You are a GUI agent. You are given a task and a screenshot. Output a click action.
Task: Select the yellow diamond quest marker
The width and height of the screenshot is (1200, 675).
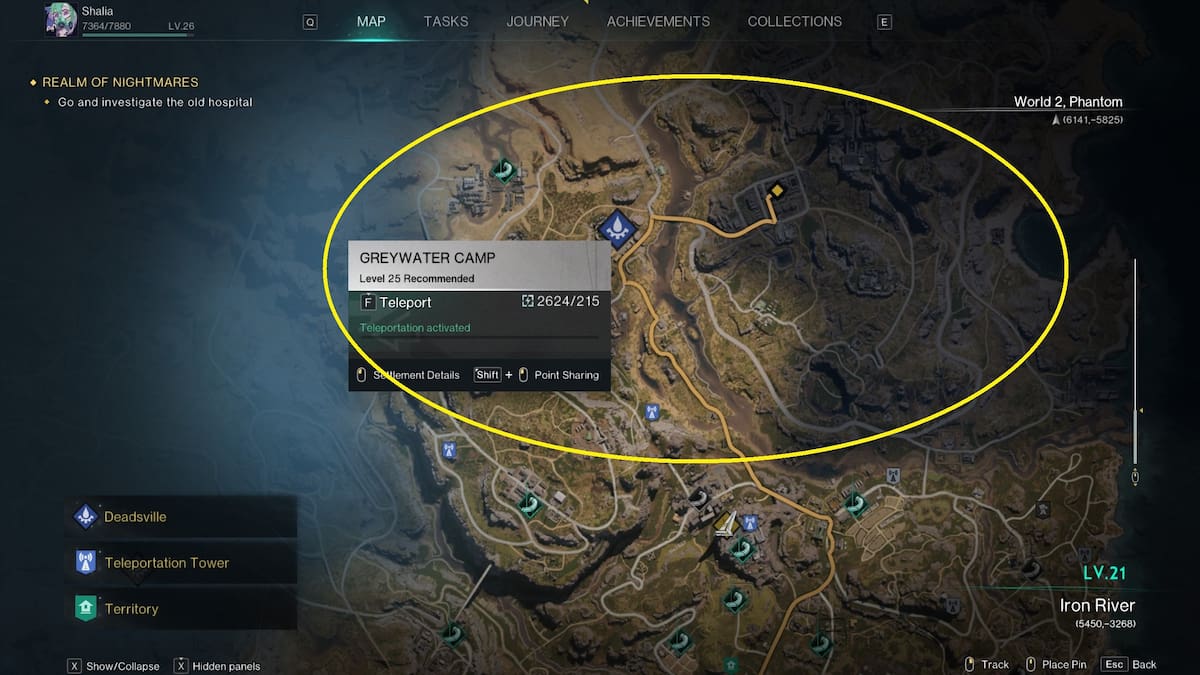tap(777, 190)
